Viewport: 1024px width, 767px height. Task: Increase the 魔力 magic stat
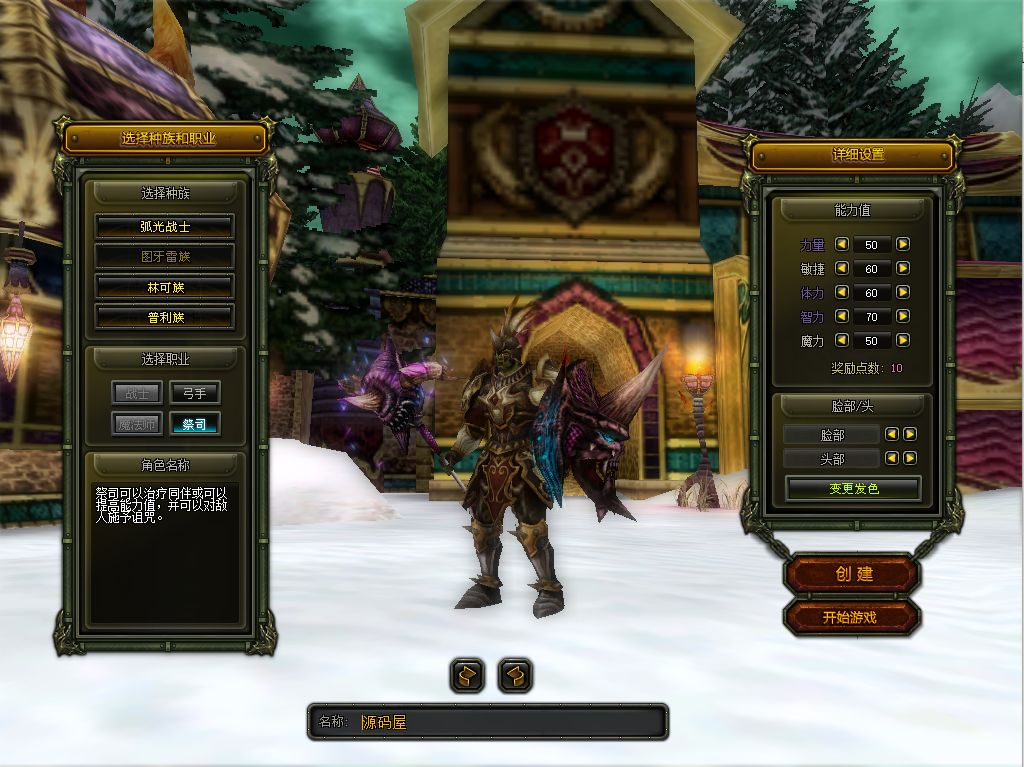(903, 341)
